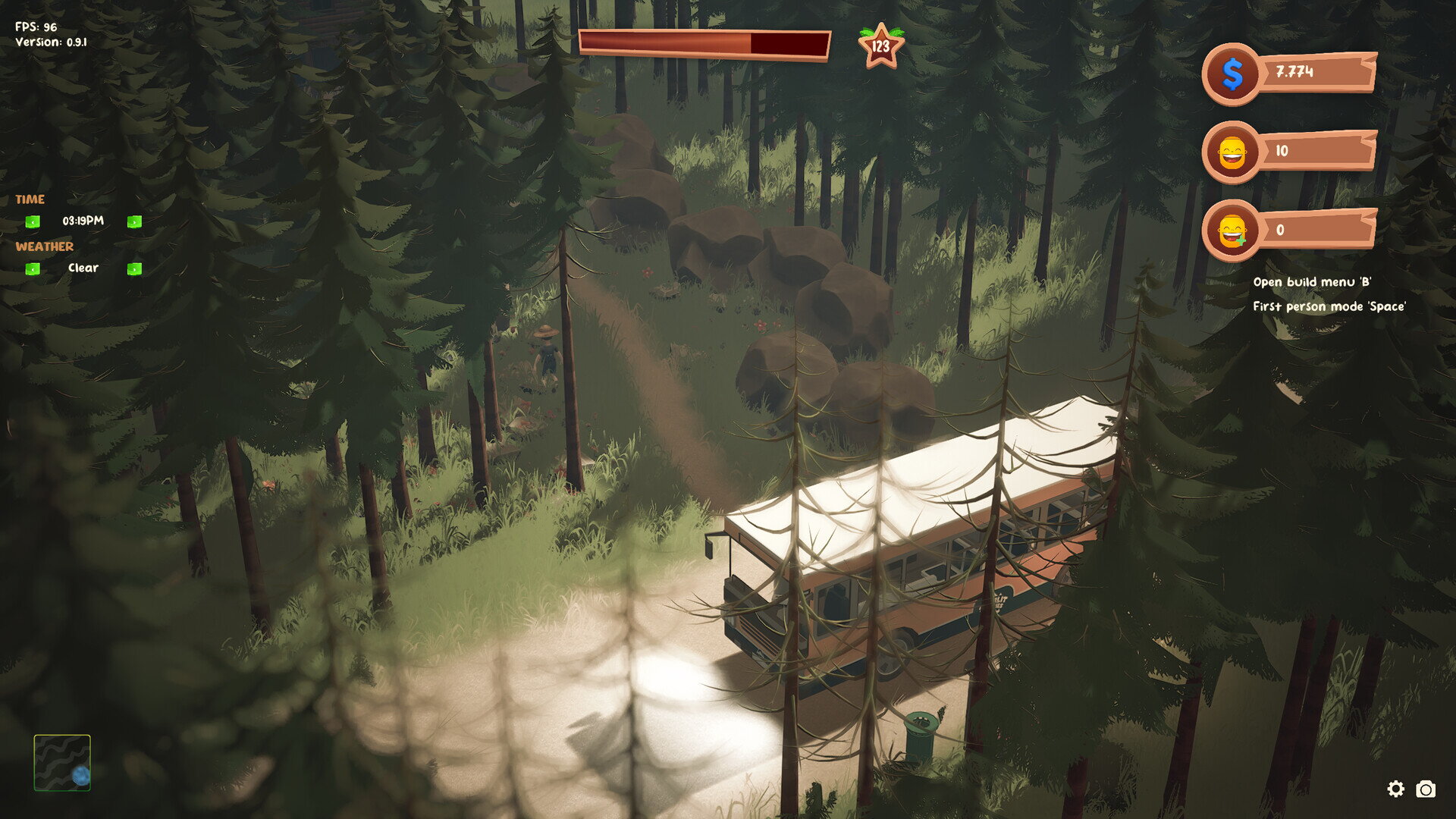Activate the camera photo mode icon
Viewport: 1456px width, 819px height.
(x=1426, y=789)
